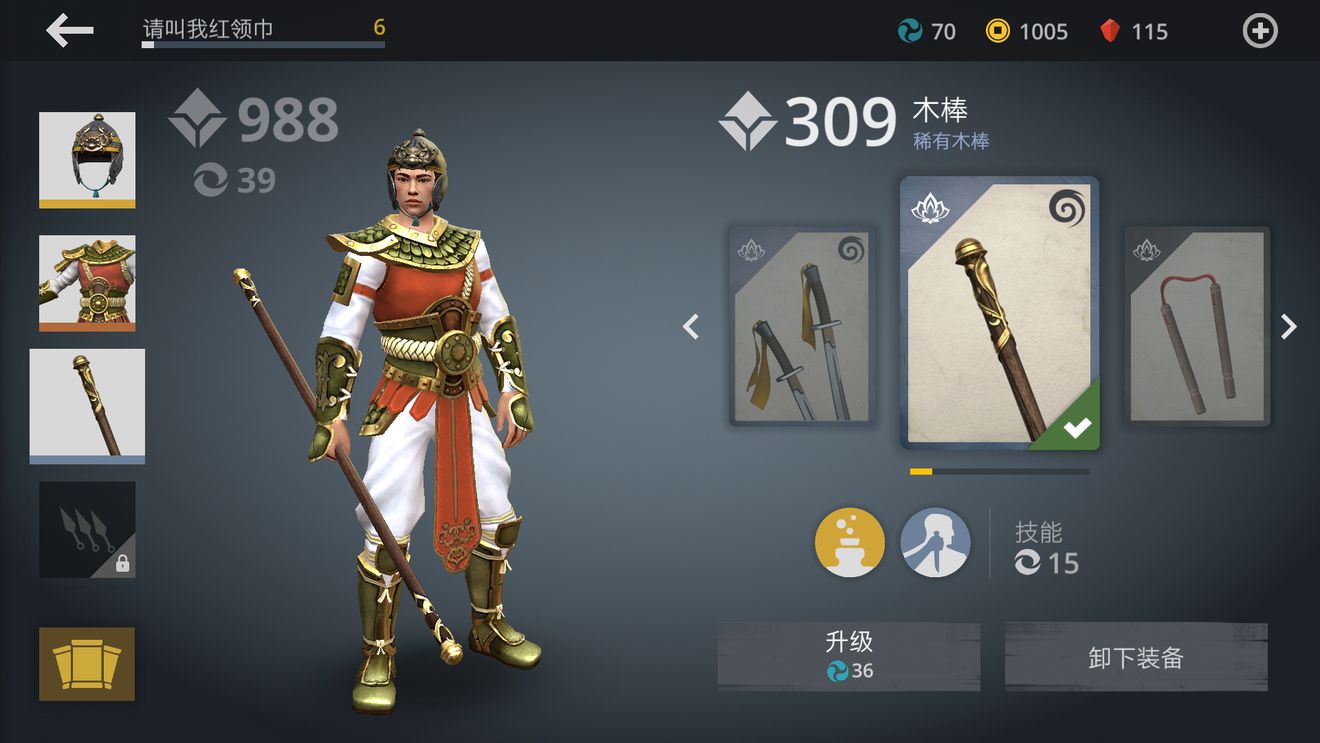The height and width of the screenshot is (743, 1320).
Task: Select the staff weapon equipment slot
Action: (87, 406)
